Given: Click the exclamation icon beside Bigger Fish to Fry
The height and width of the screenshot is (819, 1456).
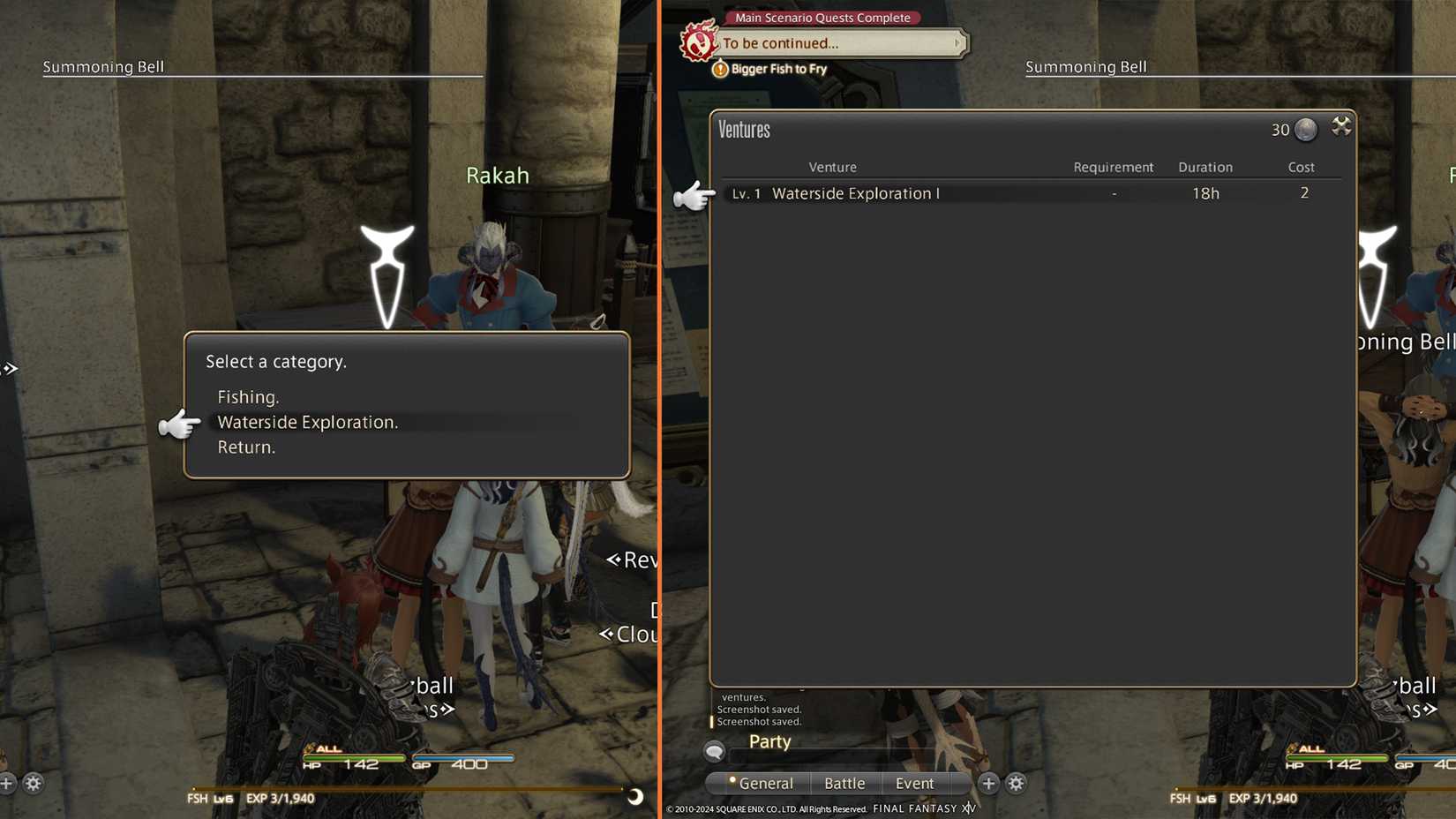Looking at the screenshot, I should [x=720, y=68].
